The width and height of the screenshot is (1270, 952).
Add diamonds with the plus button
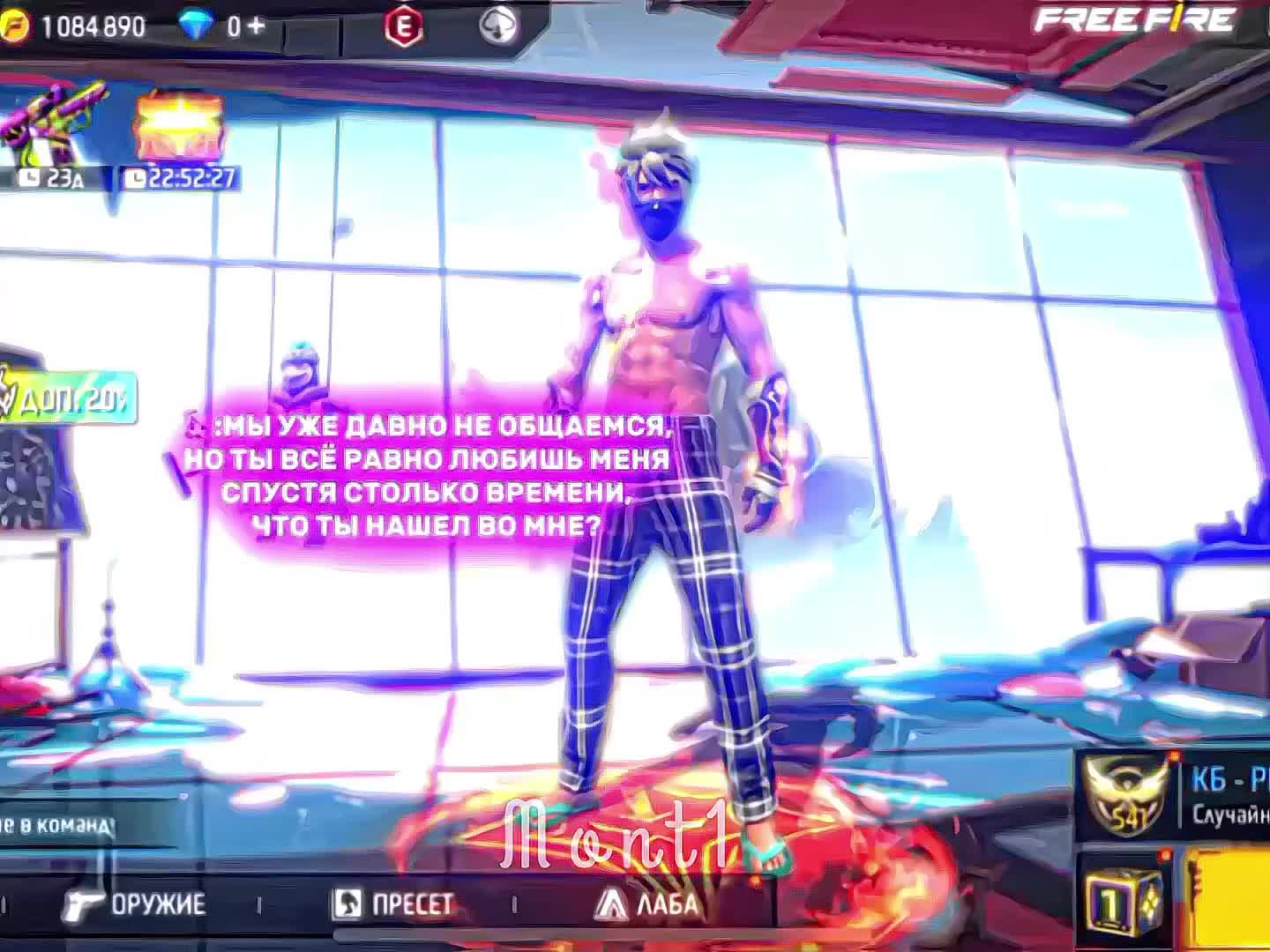(x=256, y=26)
